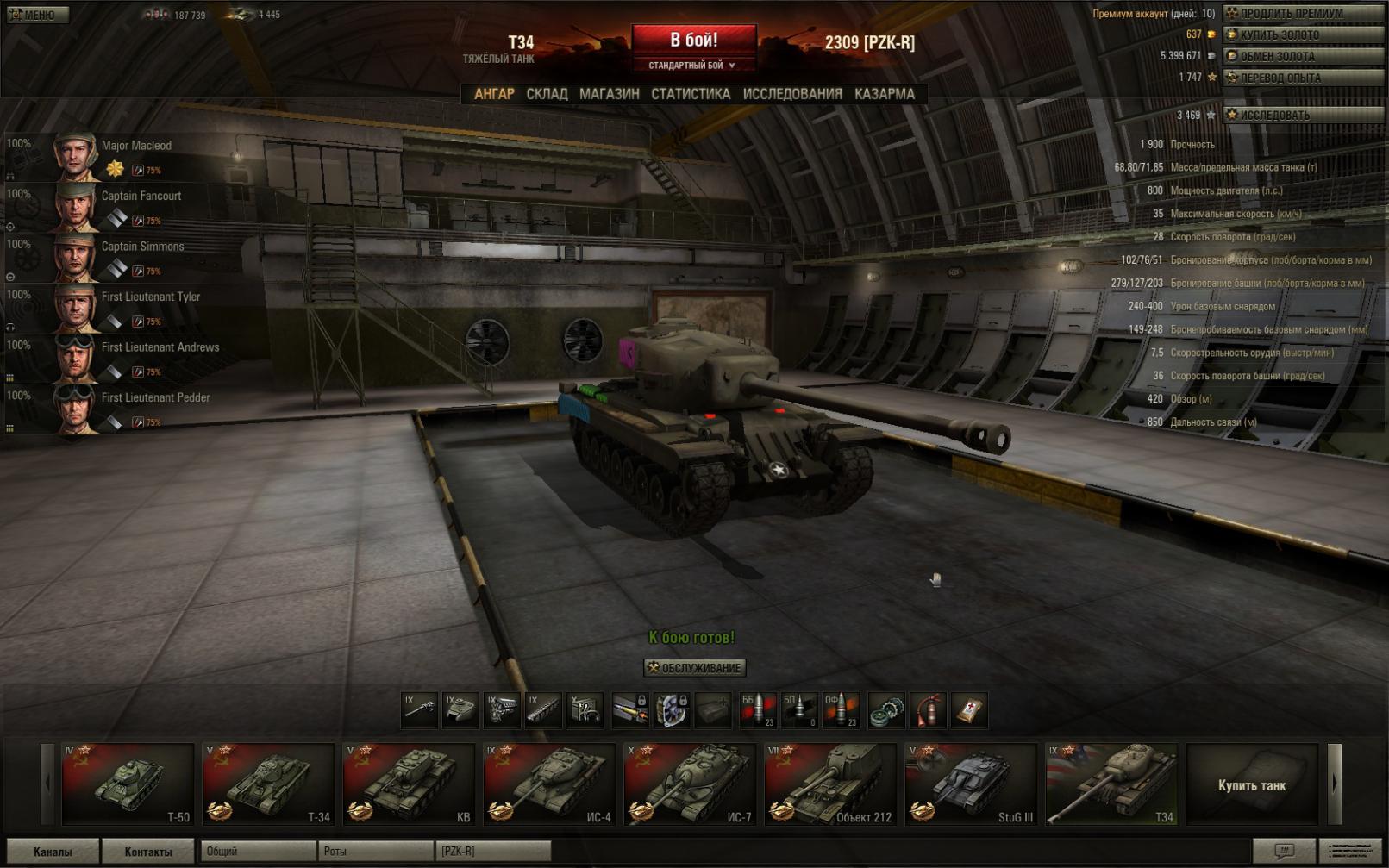1389x868 pixels.
Task: Choose Купить золото button
Action: [1302, 35]
